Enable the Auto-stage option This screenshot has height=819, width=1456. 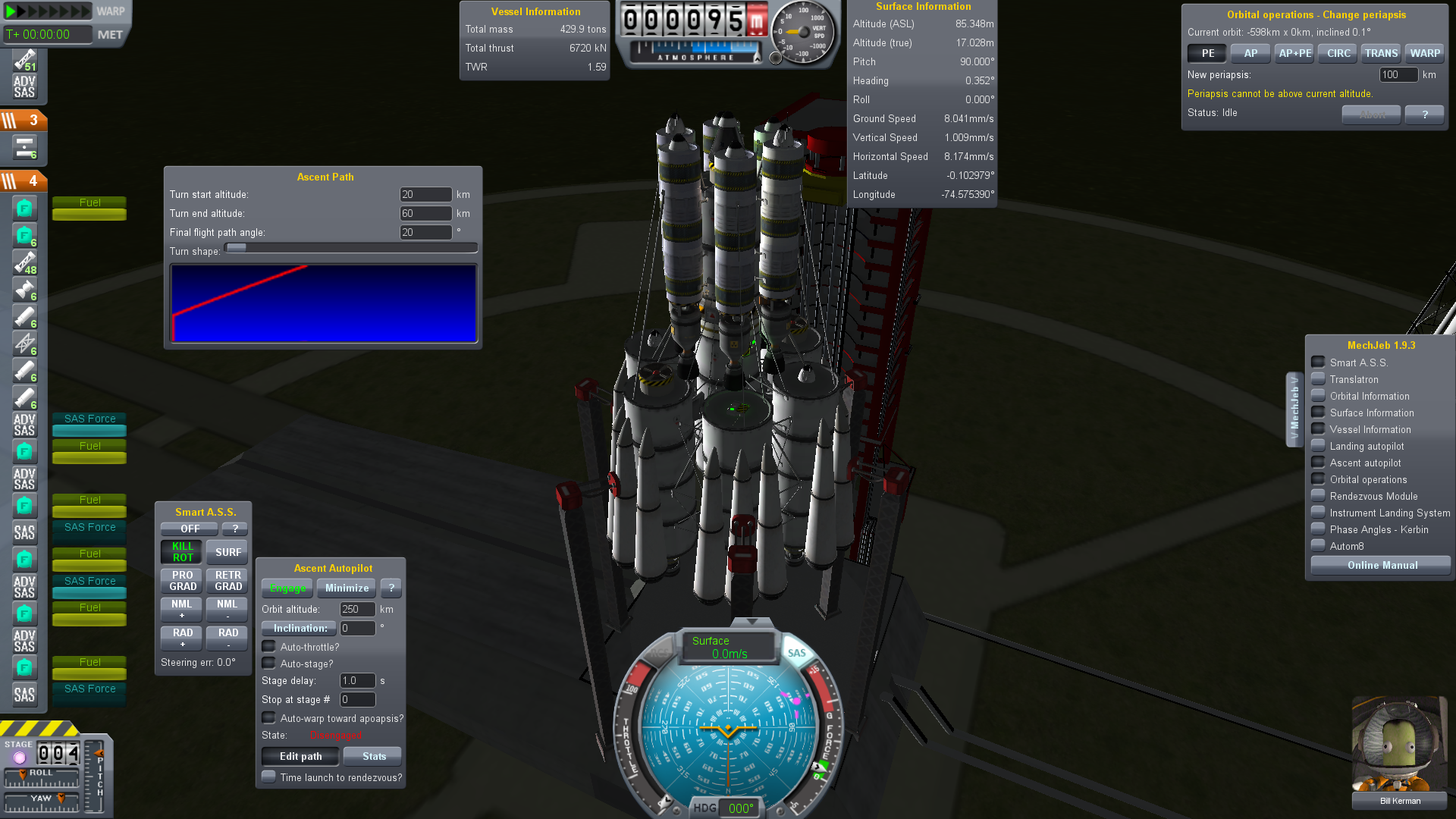pyautogui.click(x=269, y=664)
